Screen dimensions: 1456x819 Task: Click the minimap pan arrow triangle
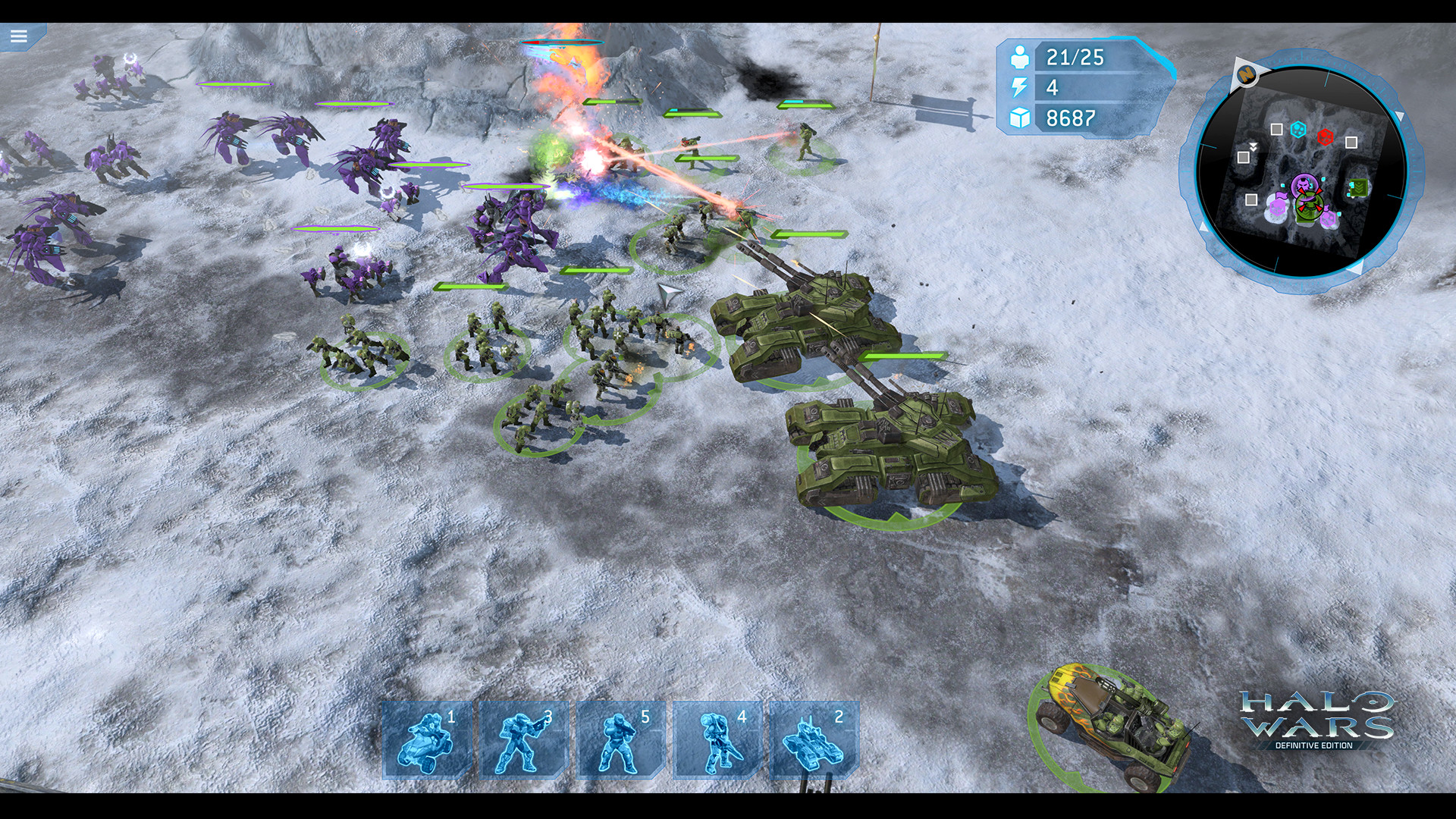point(1399,115)
